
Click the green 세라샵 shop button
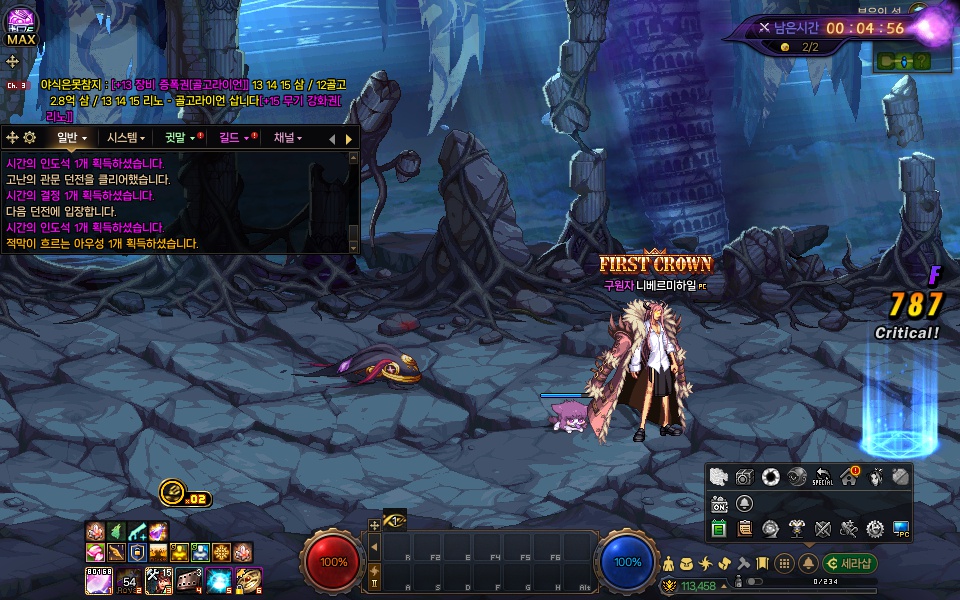point(850,563)
